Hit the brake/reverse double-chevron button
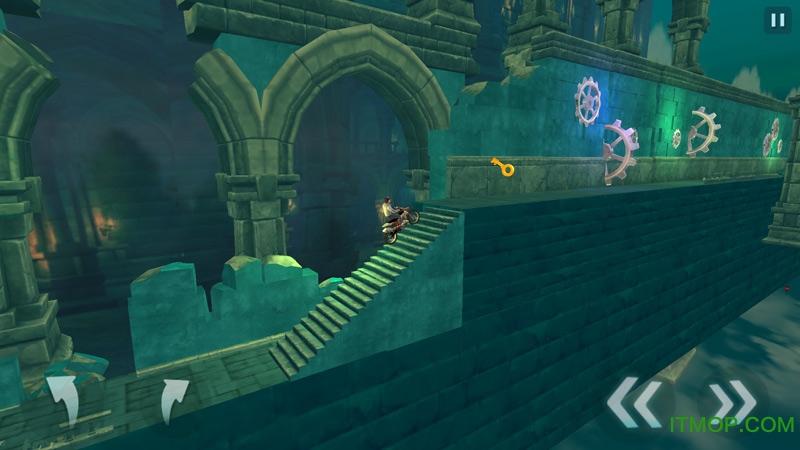 point(633,402)
